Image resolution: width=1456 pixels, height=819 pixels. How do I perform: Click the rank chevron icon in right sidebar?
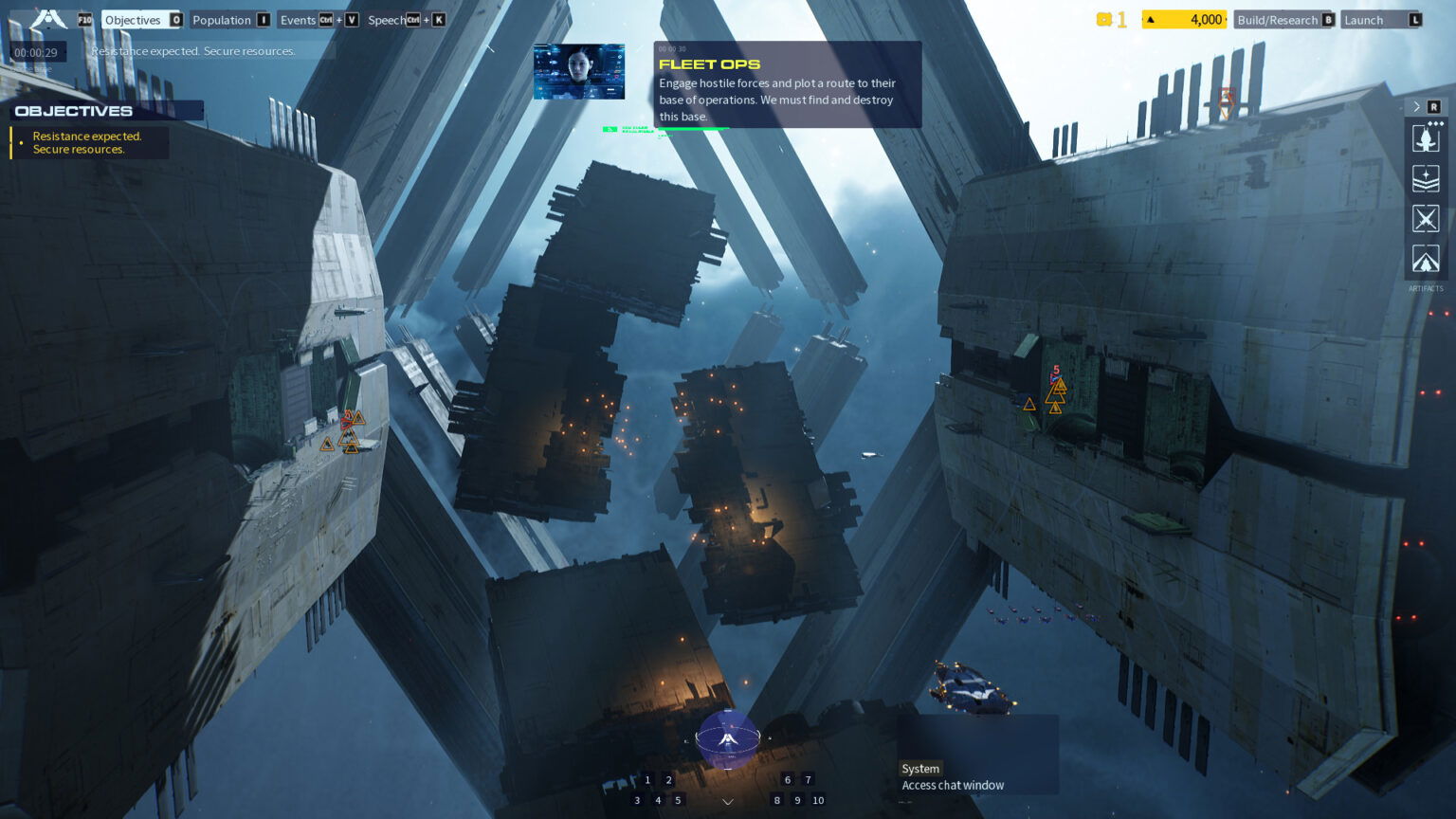point(1426,178)
